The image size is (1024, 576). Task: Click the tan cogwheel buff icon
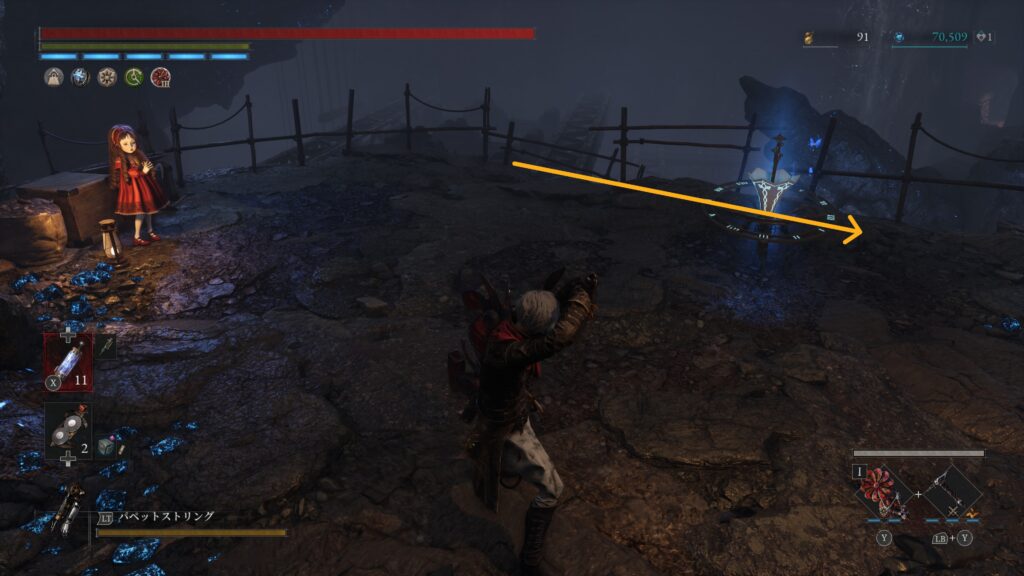(x=107, y=77)
